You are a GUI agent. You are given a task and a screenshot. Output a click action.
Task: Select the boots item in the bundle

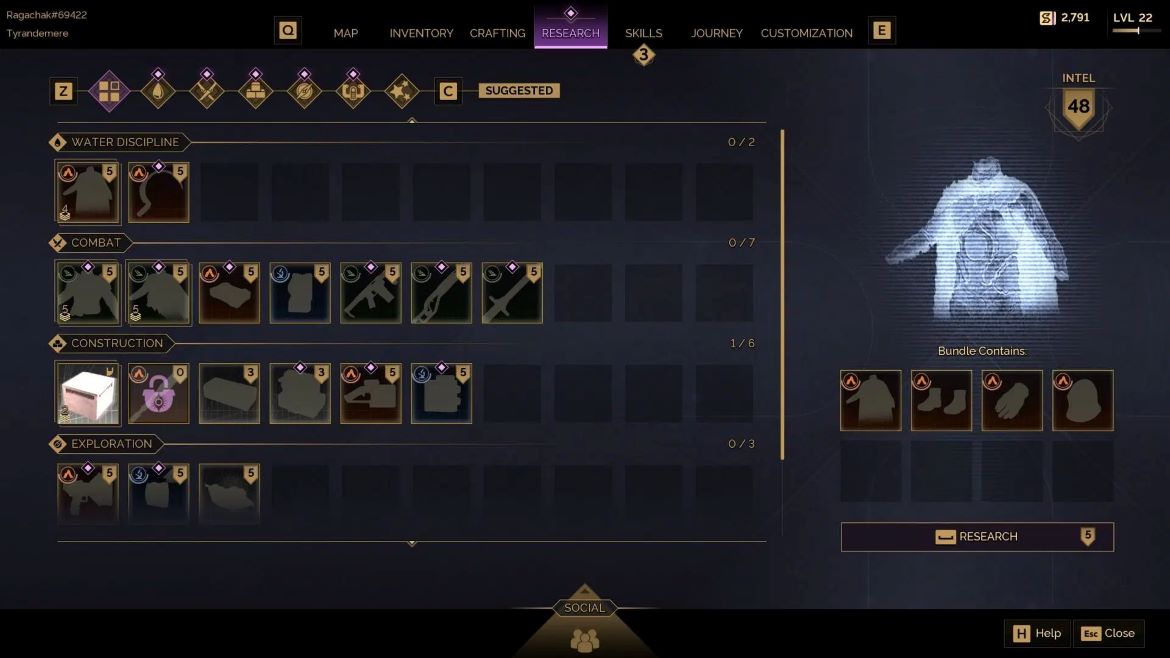tap(941, 401)
